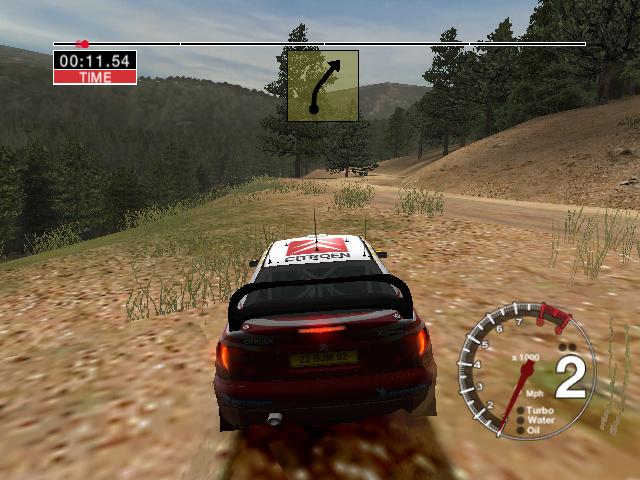Click the right-turn pace note icon
The height and width of the screenshot is (480, 640).
click(x=323, y=86)
